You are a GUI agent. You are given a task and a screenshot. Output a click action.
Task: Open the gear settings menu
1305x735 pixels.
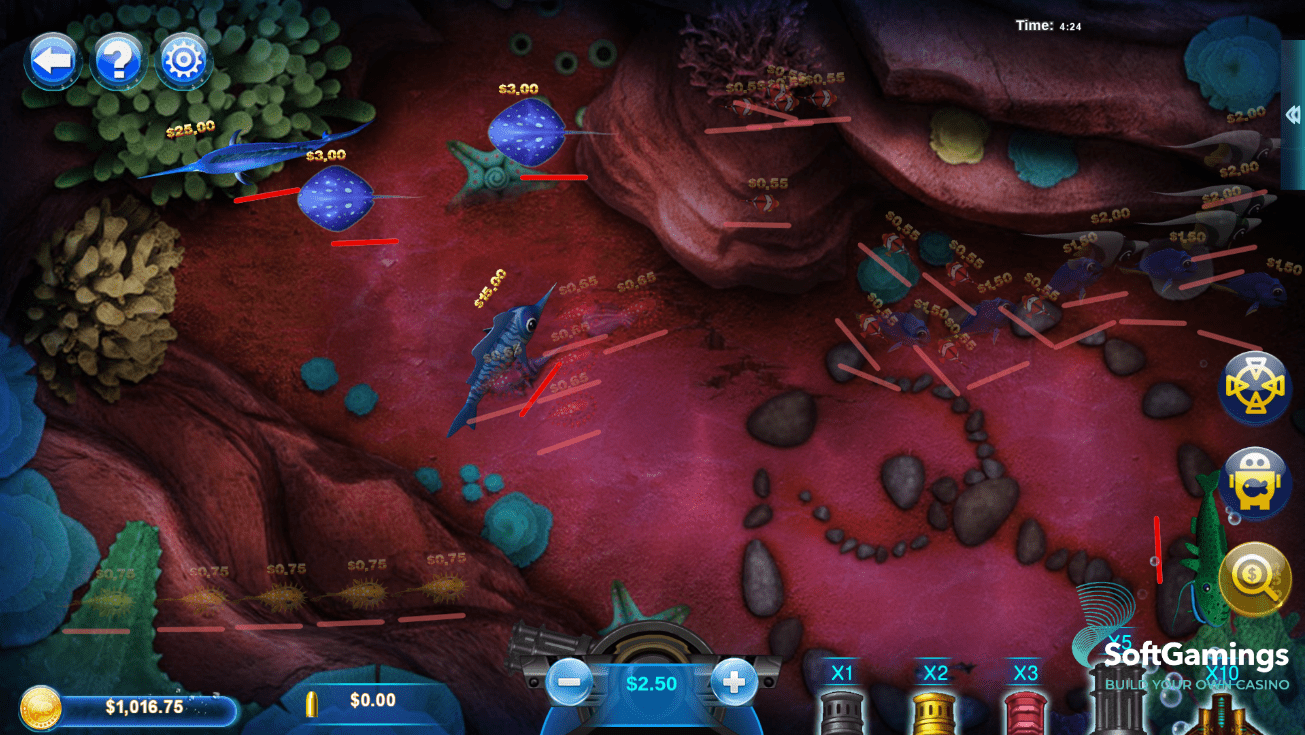click(183, 62)
